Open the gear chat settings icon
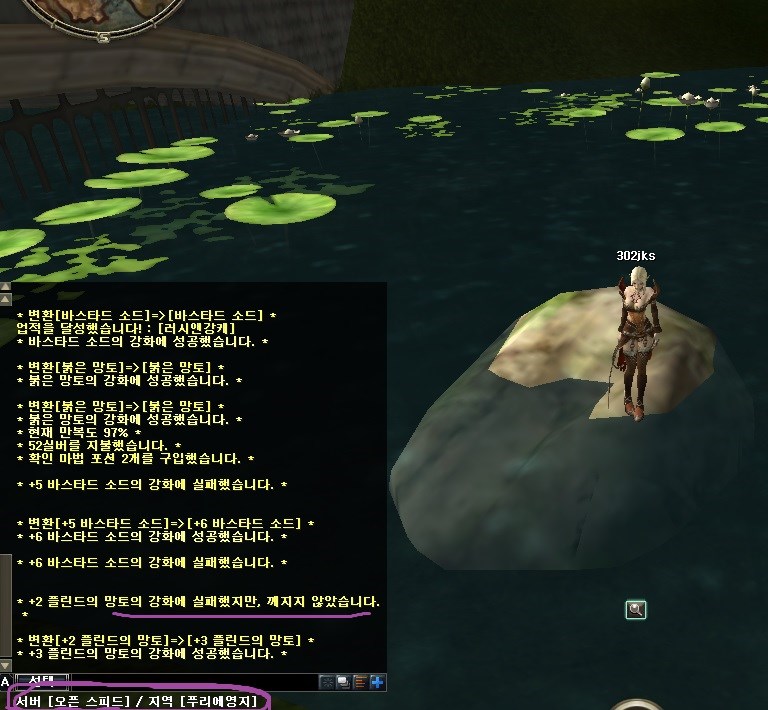This screenshot has height=710, width=768. 326,682
